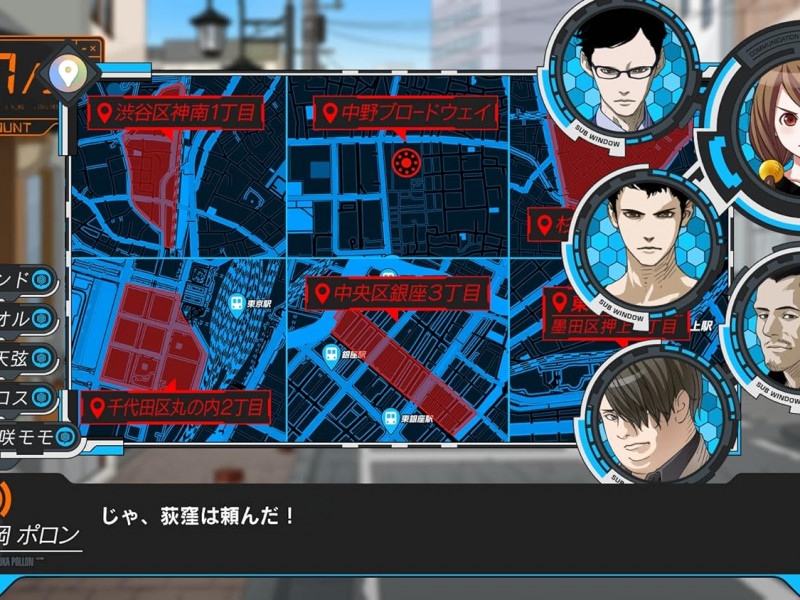Select the 中央区銀座3丁目 location label
The height and width of the screenshot is (600, 800).
[397, 294]
